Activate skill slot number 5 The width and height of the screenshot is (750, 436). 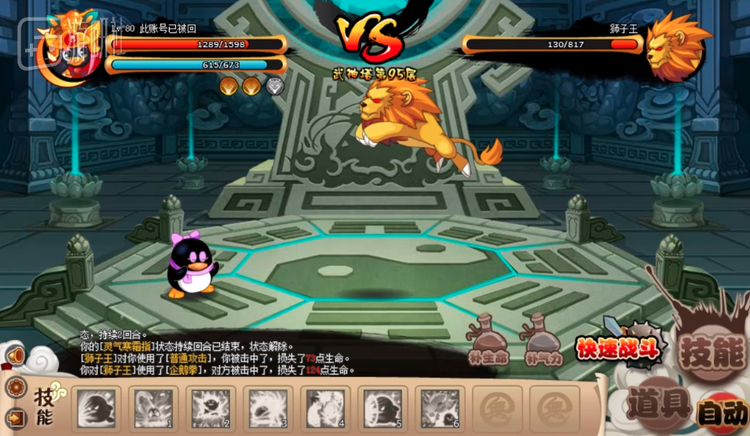coord(384,408)
